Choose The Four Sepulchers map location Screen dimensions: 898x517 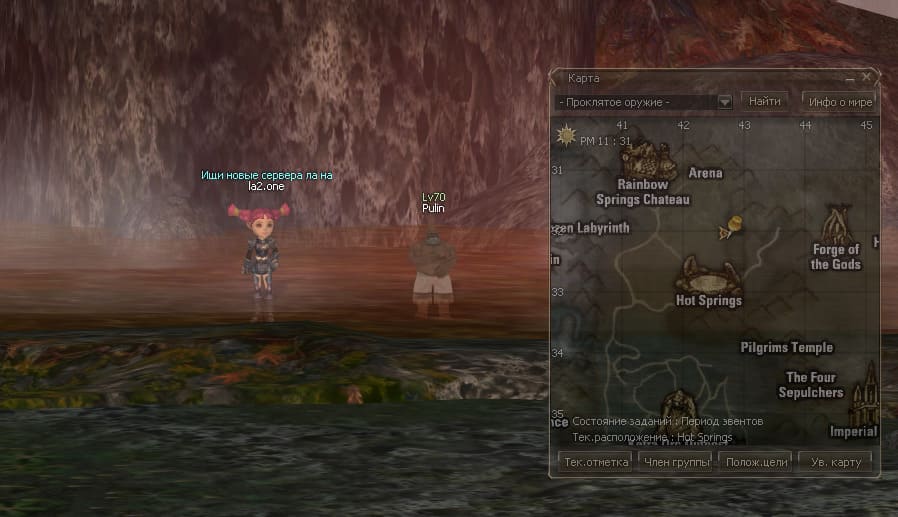812,384
